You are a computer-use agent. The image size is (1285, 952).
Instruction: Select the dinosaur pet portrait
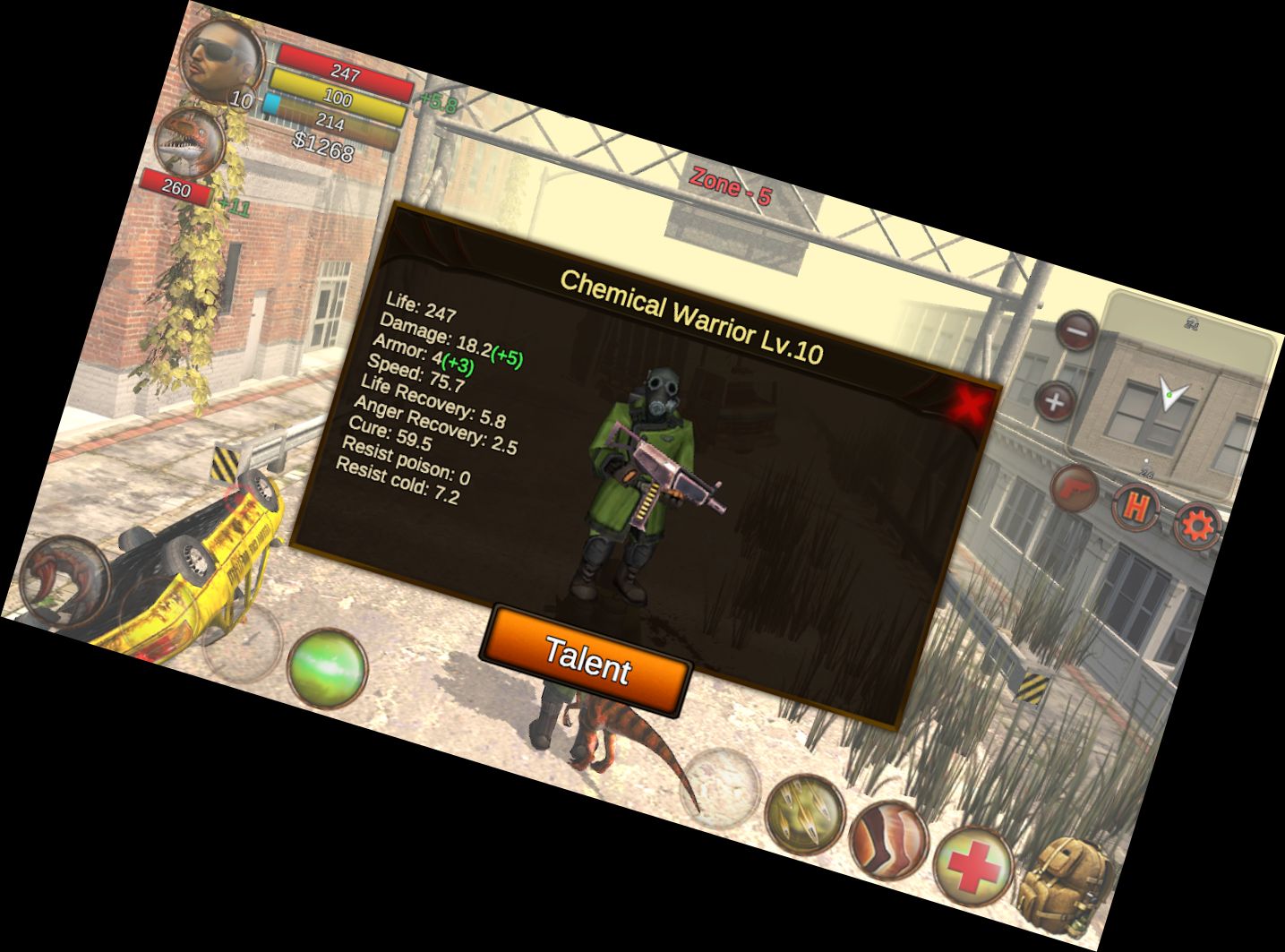[191, 140]
